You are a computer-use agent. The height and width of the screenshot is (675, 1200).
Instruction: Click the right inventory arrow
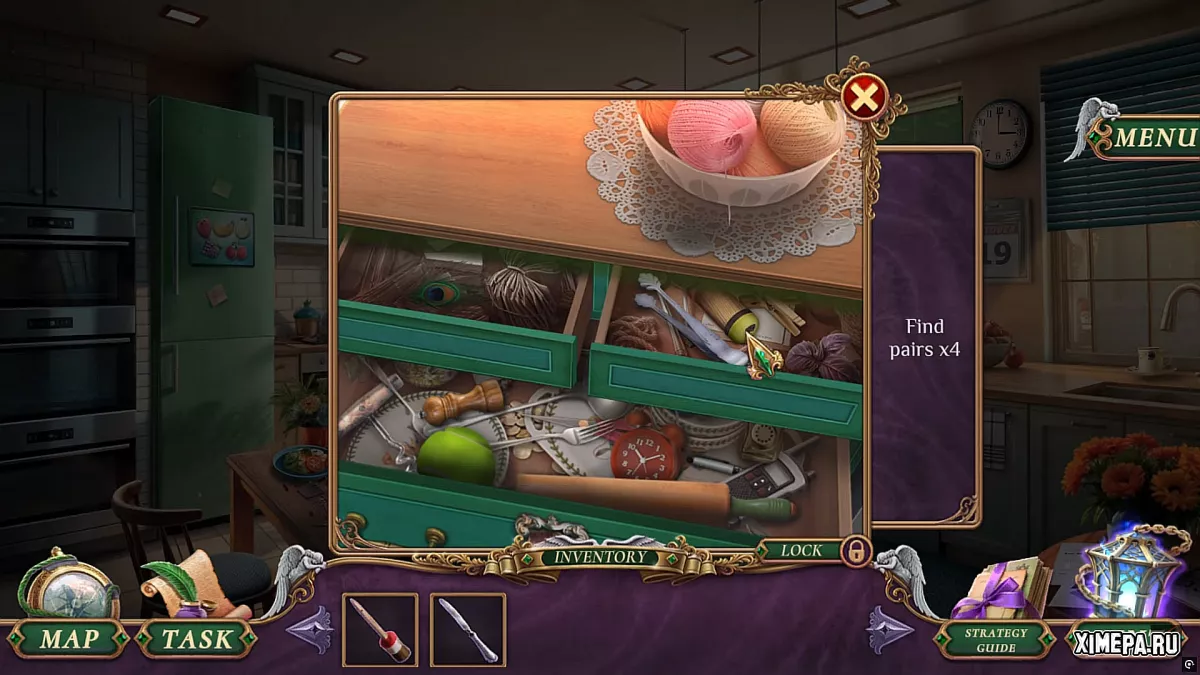pyautogui.click(x=890, y=630)
